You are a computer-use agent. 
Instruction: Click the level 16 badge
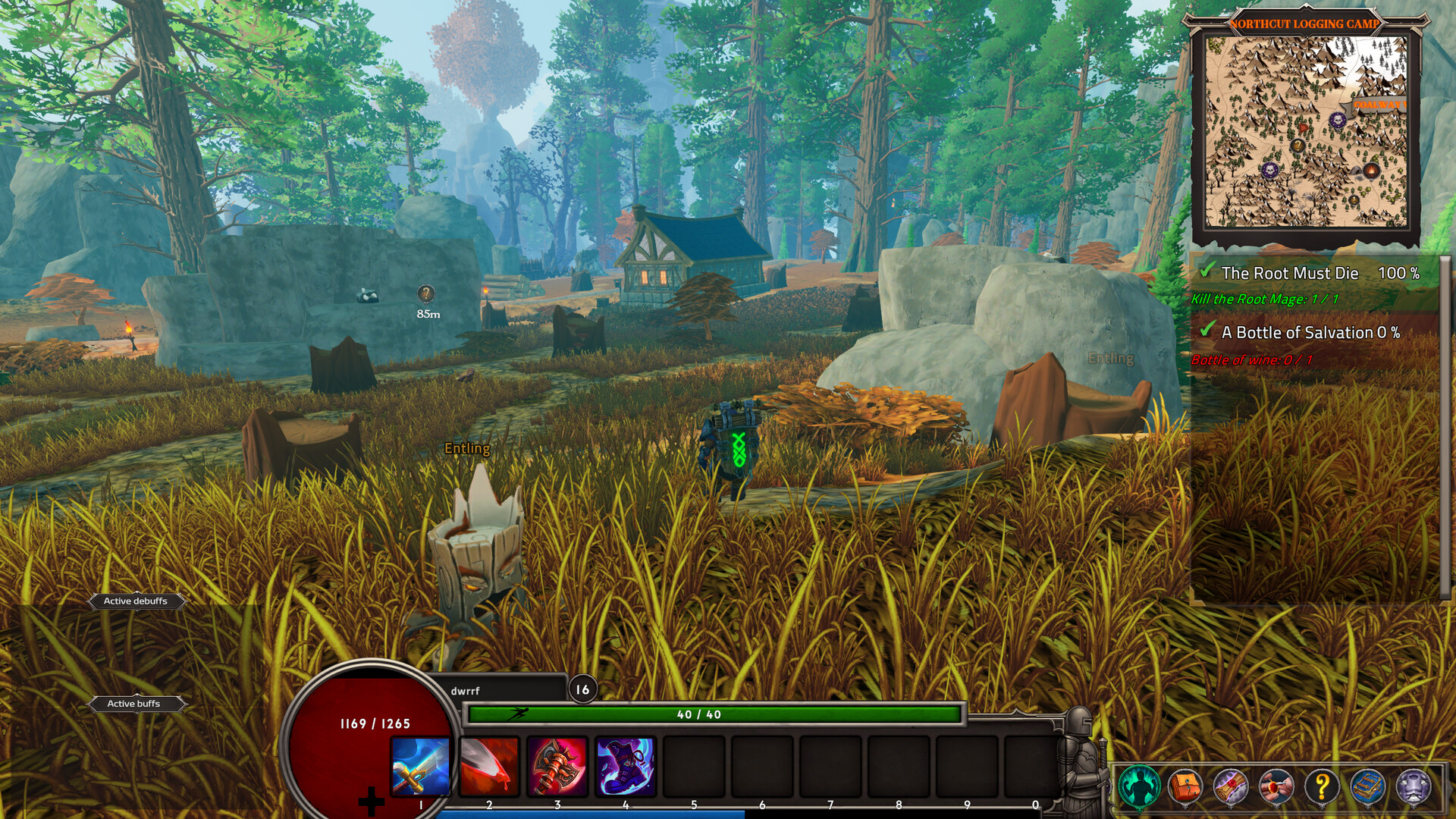(582, 690)
